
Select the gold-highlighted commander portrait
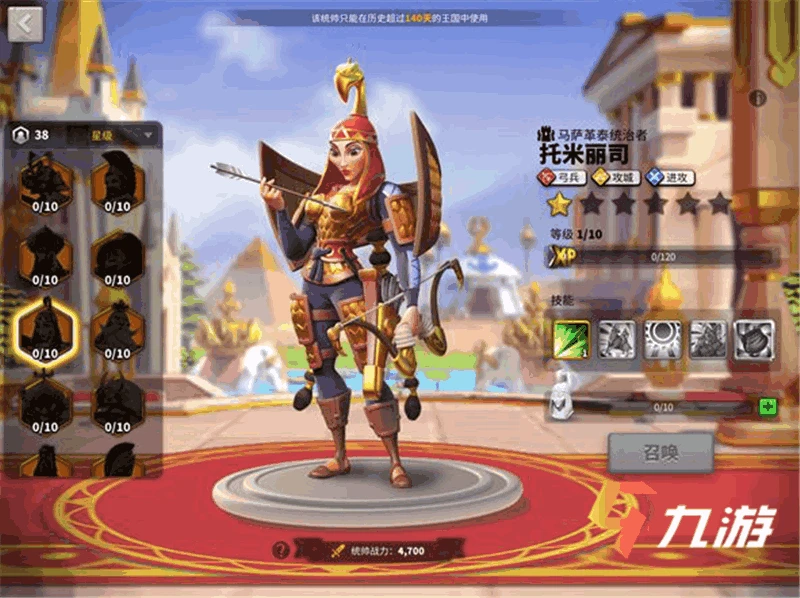pyautogui.click(x=45, y=328)
